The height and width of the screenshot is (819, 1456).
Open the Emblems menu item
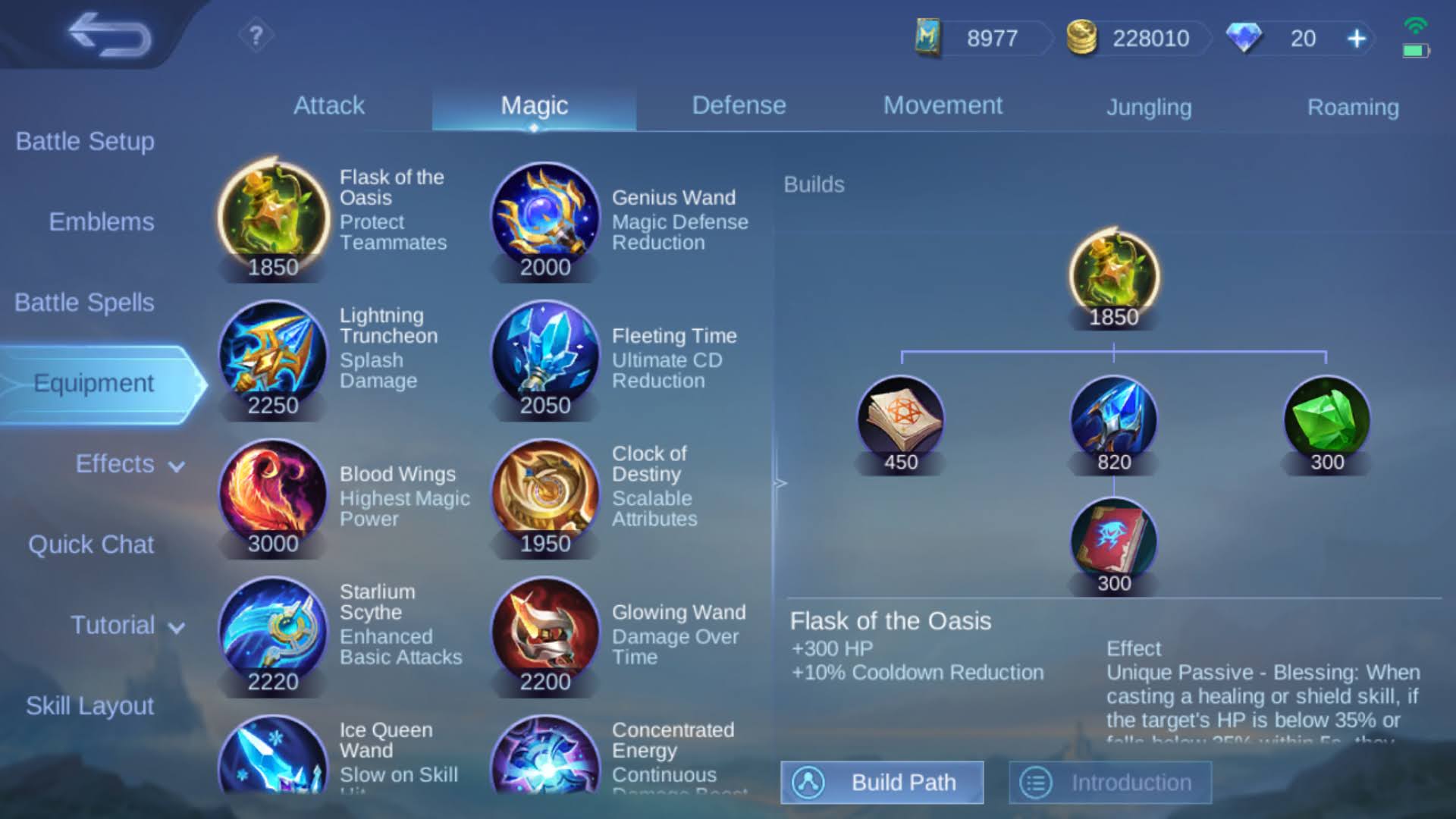tap(101, 222)
